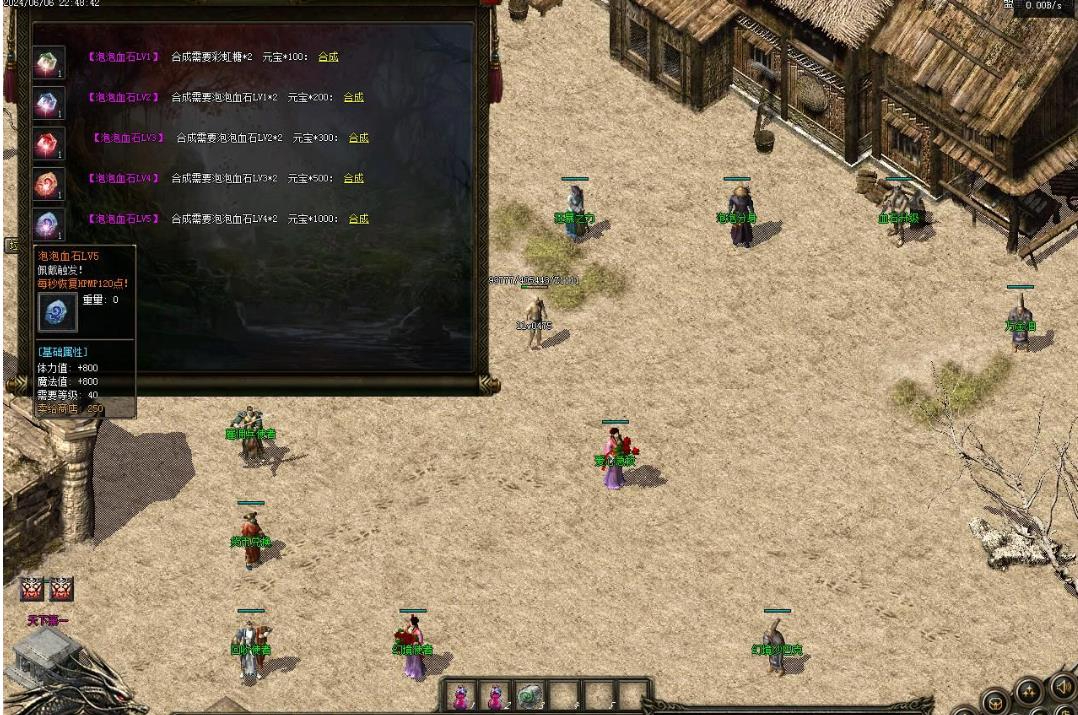Use the green scroll in the hotbar
This screenshot has width=1078, height=715.
[x=530, y=695]
